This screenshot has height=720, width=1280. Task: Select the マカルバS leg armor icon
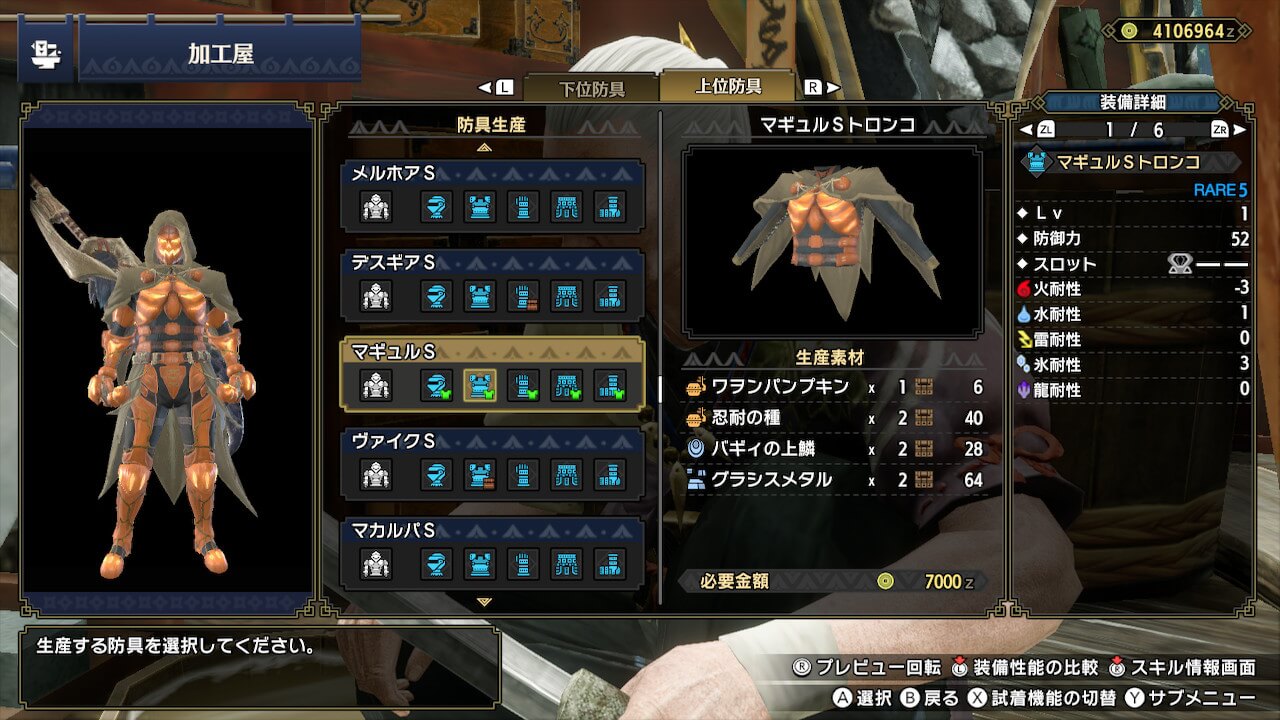pyautogui.click(x=610, y=563)
